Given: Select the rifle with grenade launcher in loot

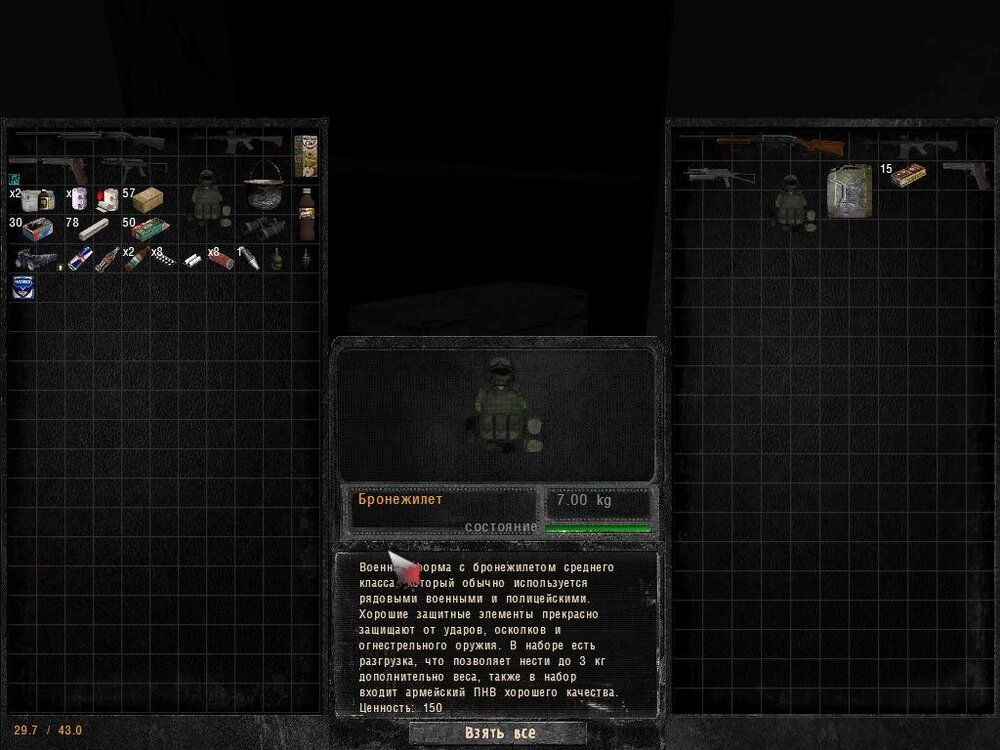Looking at the screenshot, I should [720, 177].
